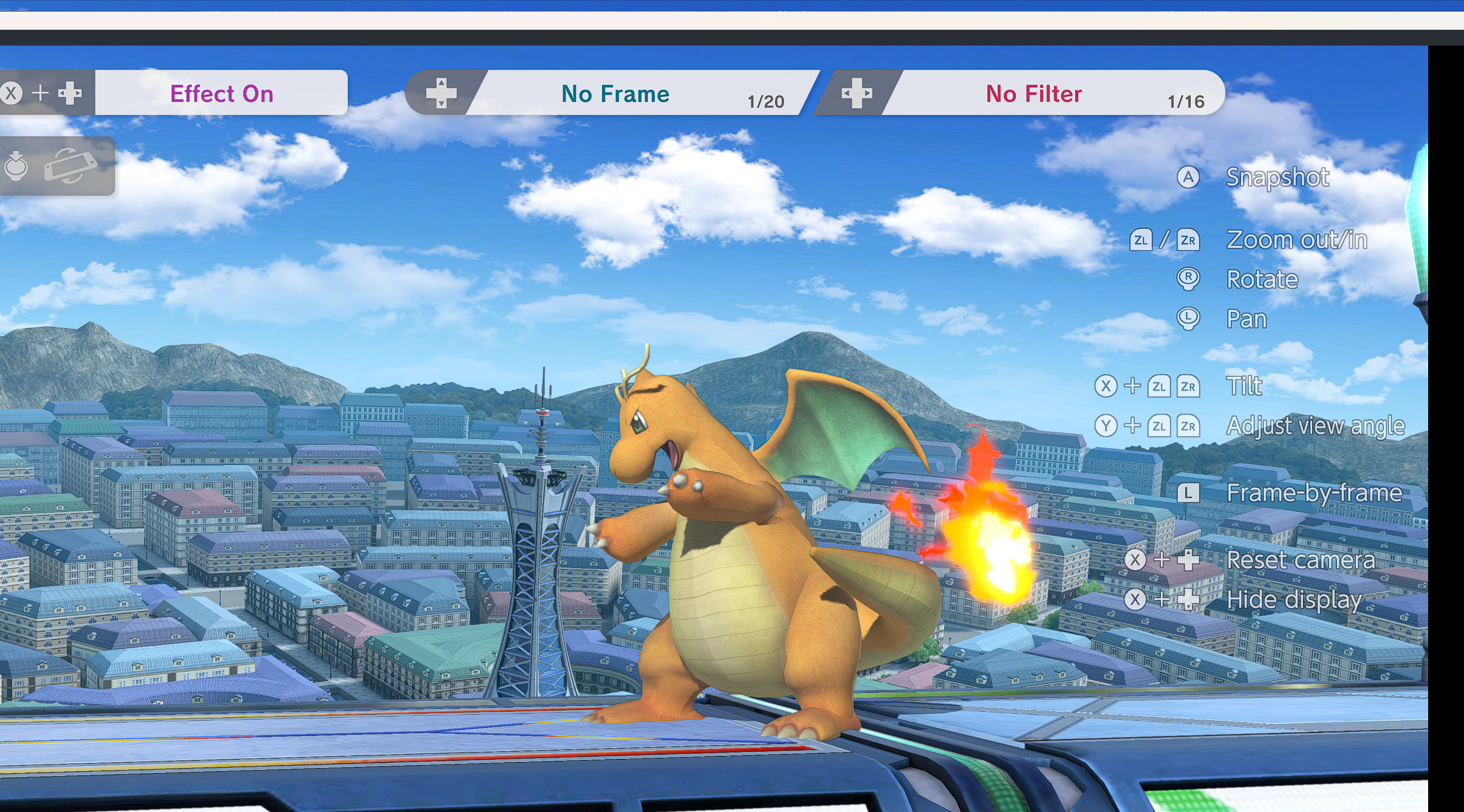The width and height of the screenshot is (1464, 812).
Task: Click the Tilt control hint row
Action: (x=1245, y=386)
